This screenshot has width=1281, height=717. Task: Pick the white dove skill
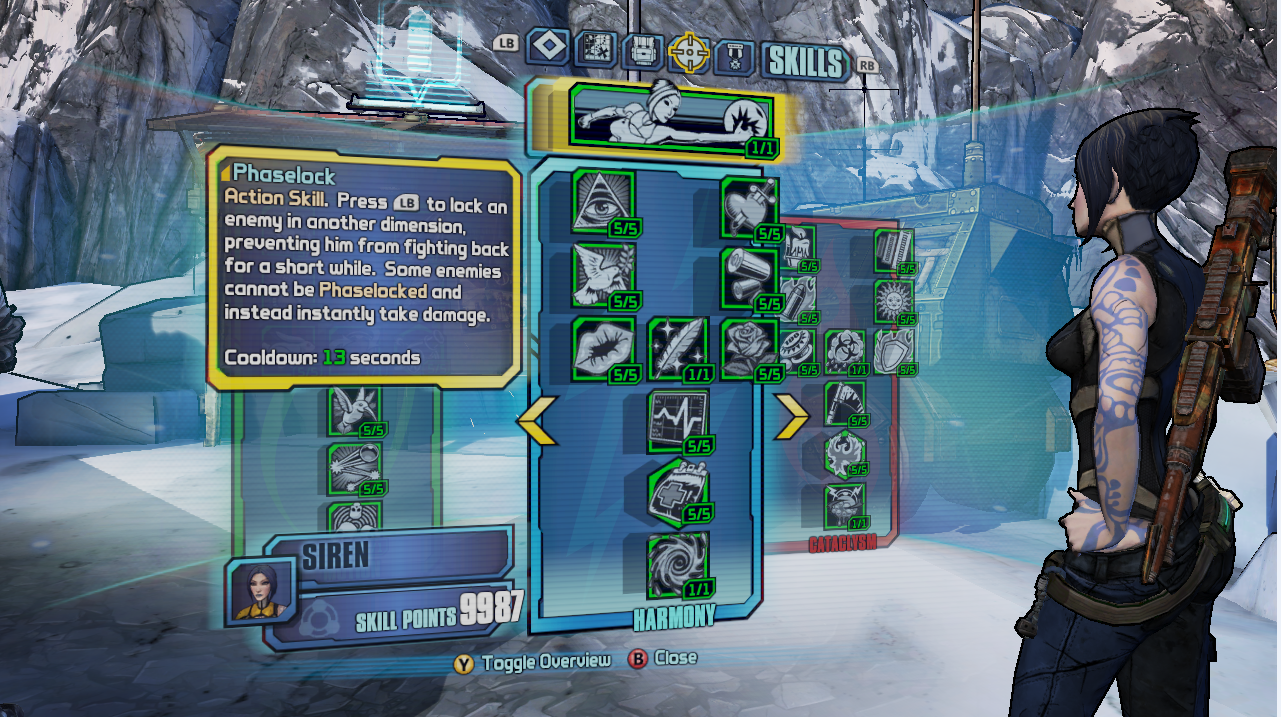(x=603, y=273)
